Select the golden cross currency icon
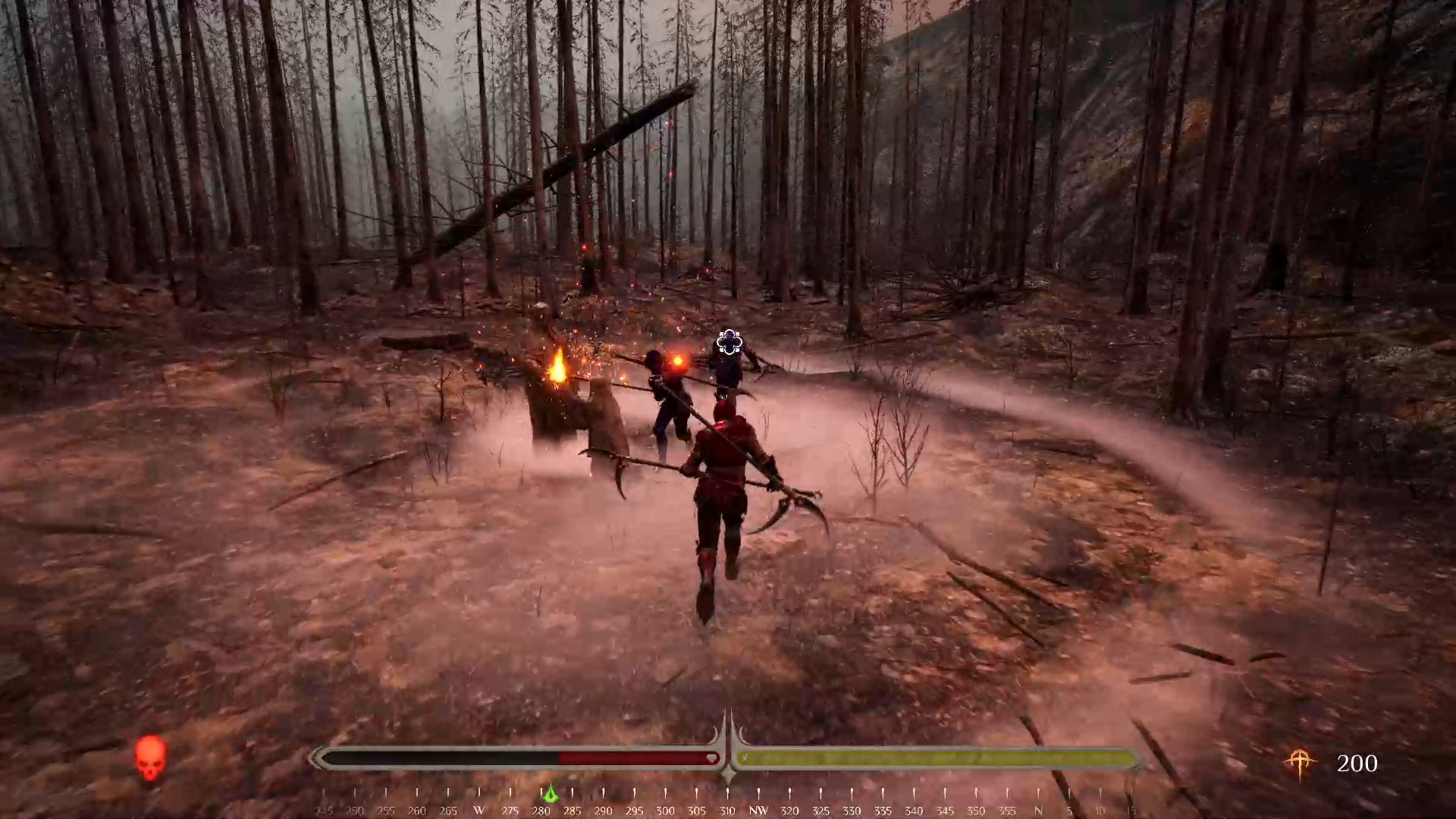The width and height of the screenshot is (1456, 819). 1301,762
